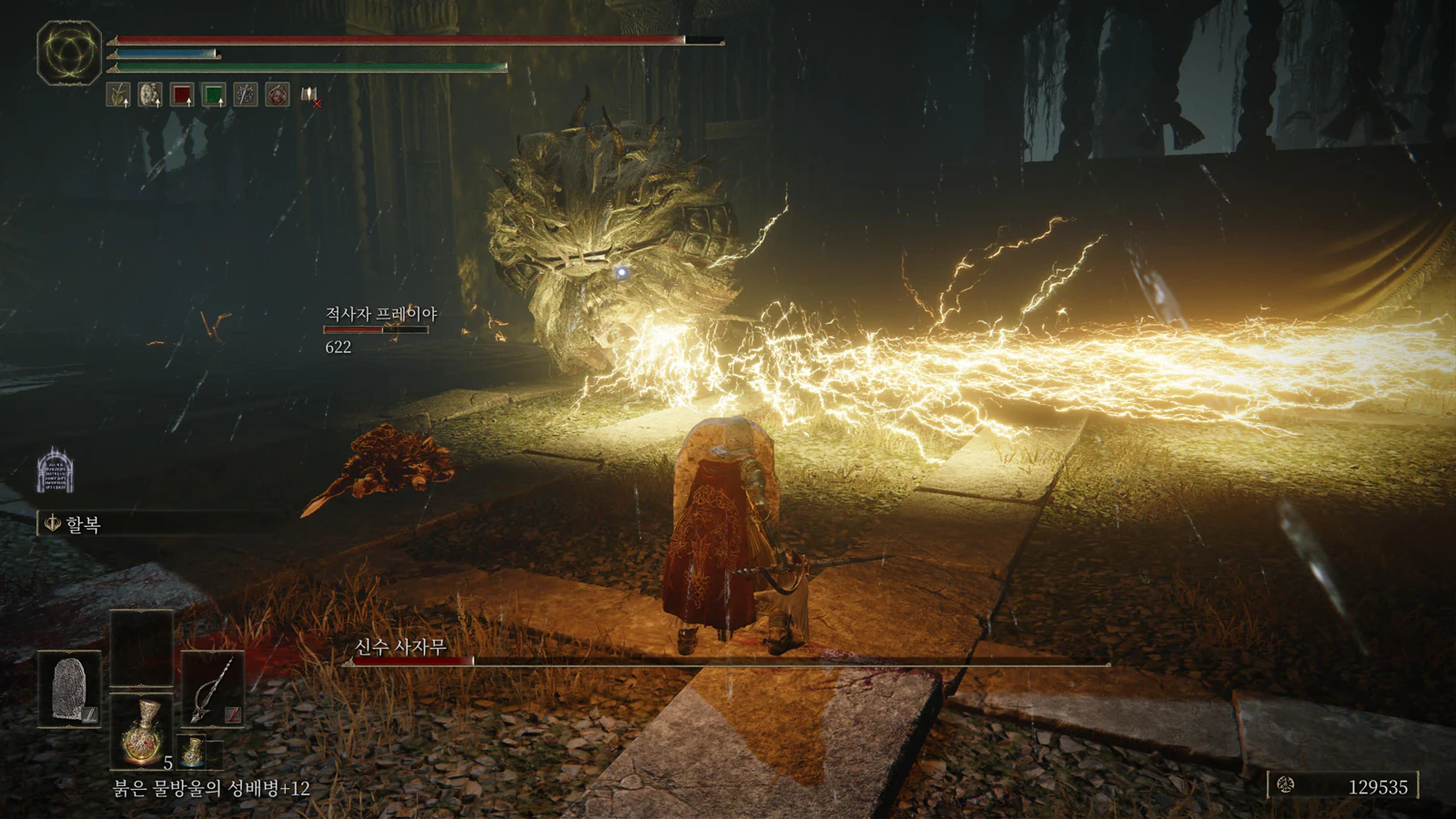The height and width of the screenshot is (819, 1456).
Task: Click the fingerprint stone shield slot
Action: (x=69, y=689)
